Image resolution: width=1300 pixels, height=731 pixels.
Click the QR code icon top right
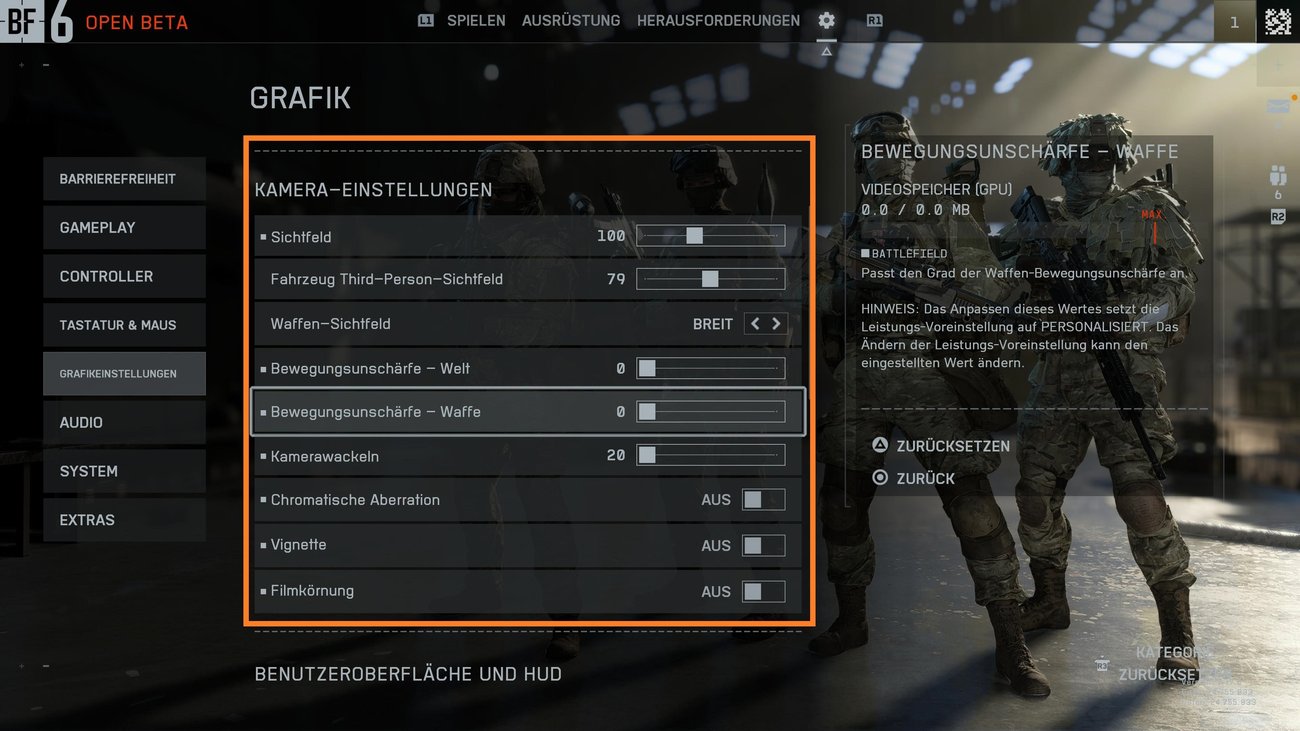(1277, 20)
